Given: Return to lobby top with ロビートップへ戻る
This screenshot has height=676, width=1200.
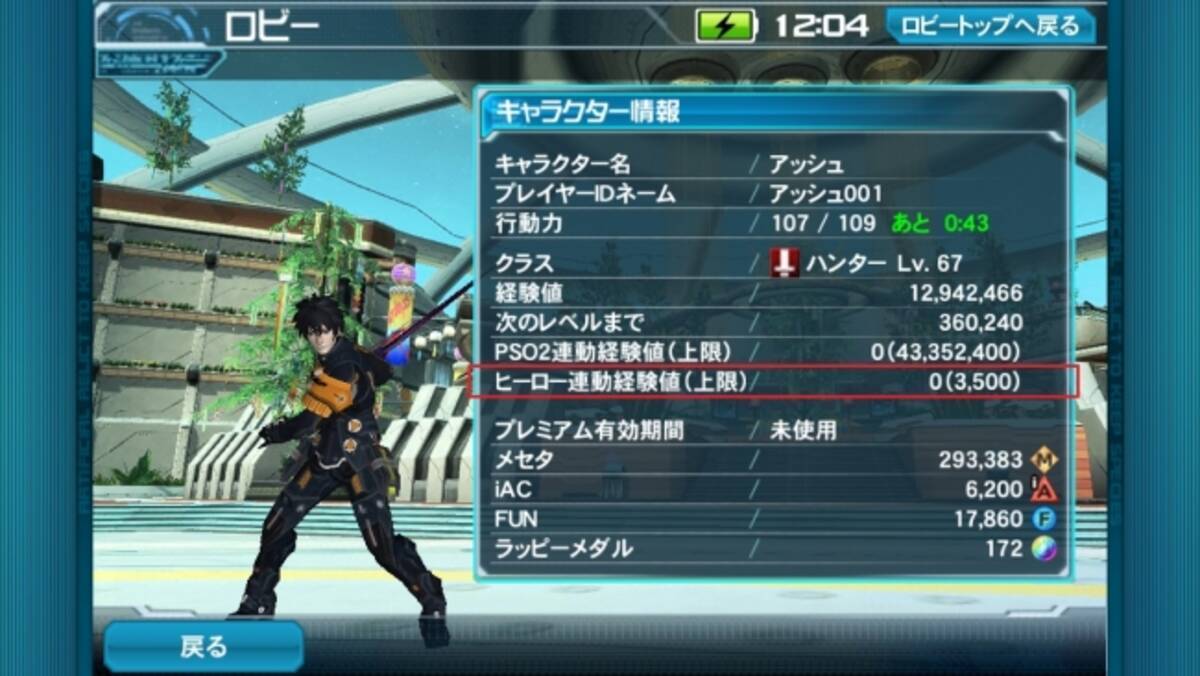Looking at the screenshot, I should point(990,26).
